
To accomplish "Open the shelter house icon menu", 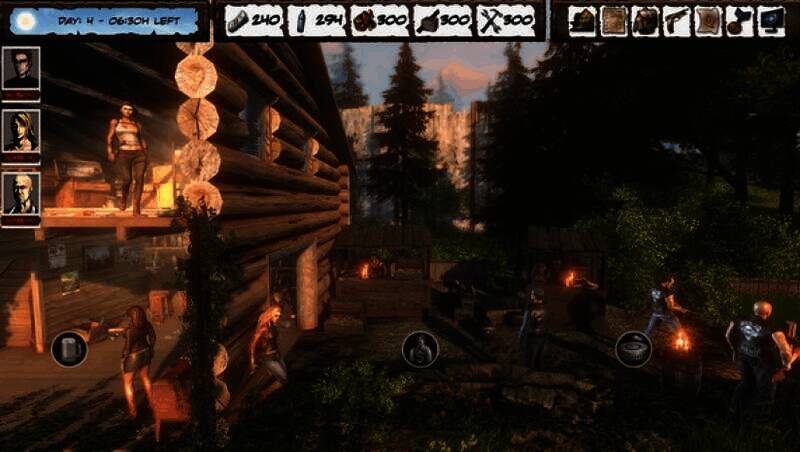I will point(583,20).
